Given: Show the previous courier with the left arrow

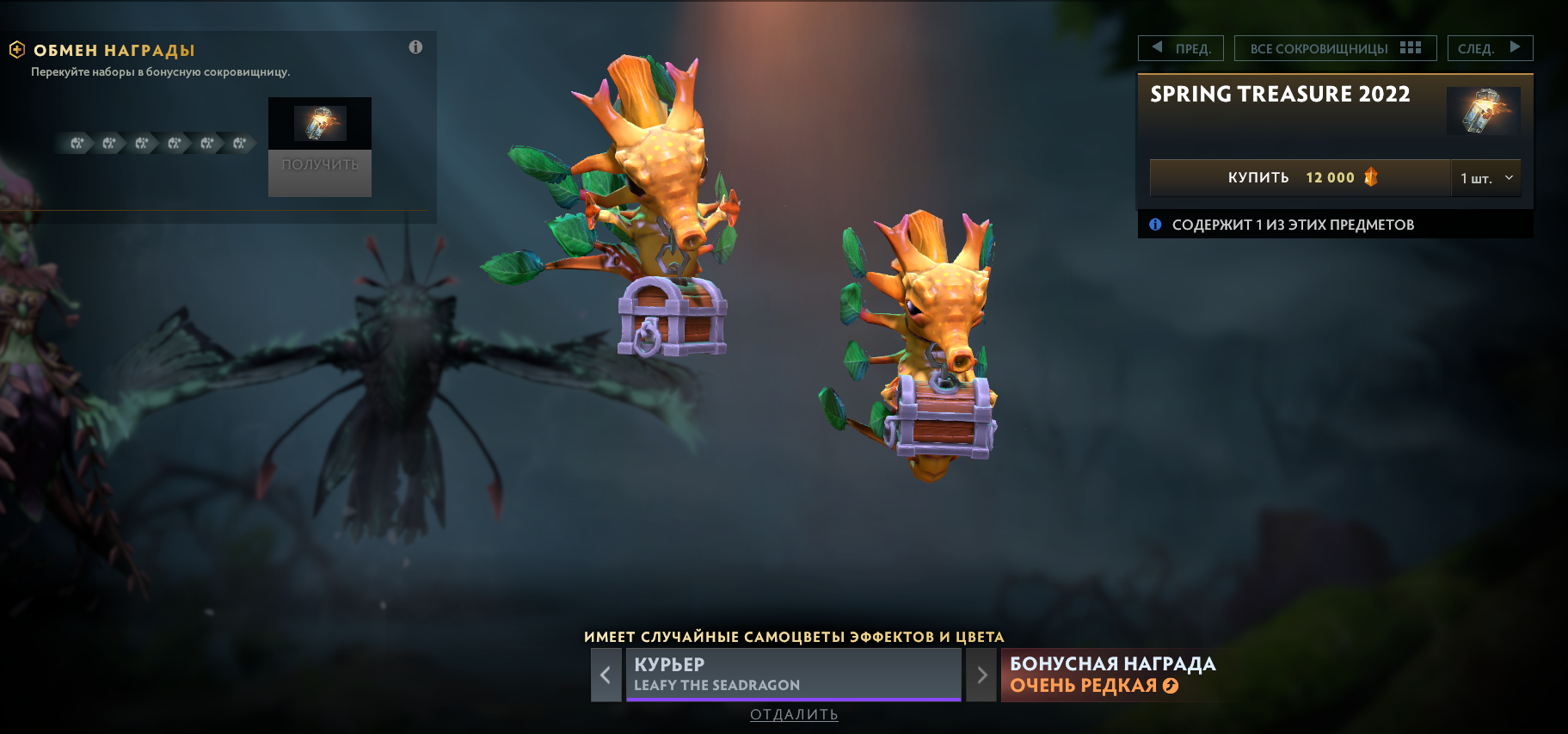Looking at the screenshot, I should click(x=606, y=675).
